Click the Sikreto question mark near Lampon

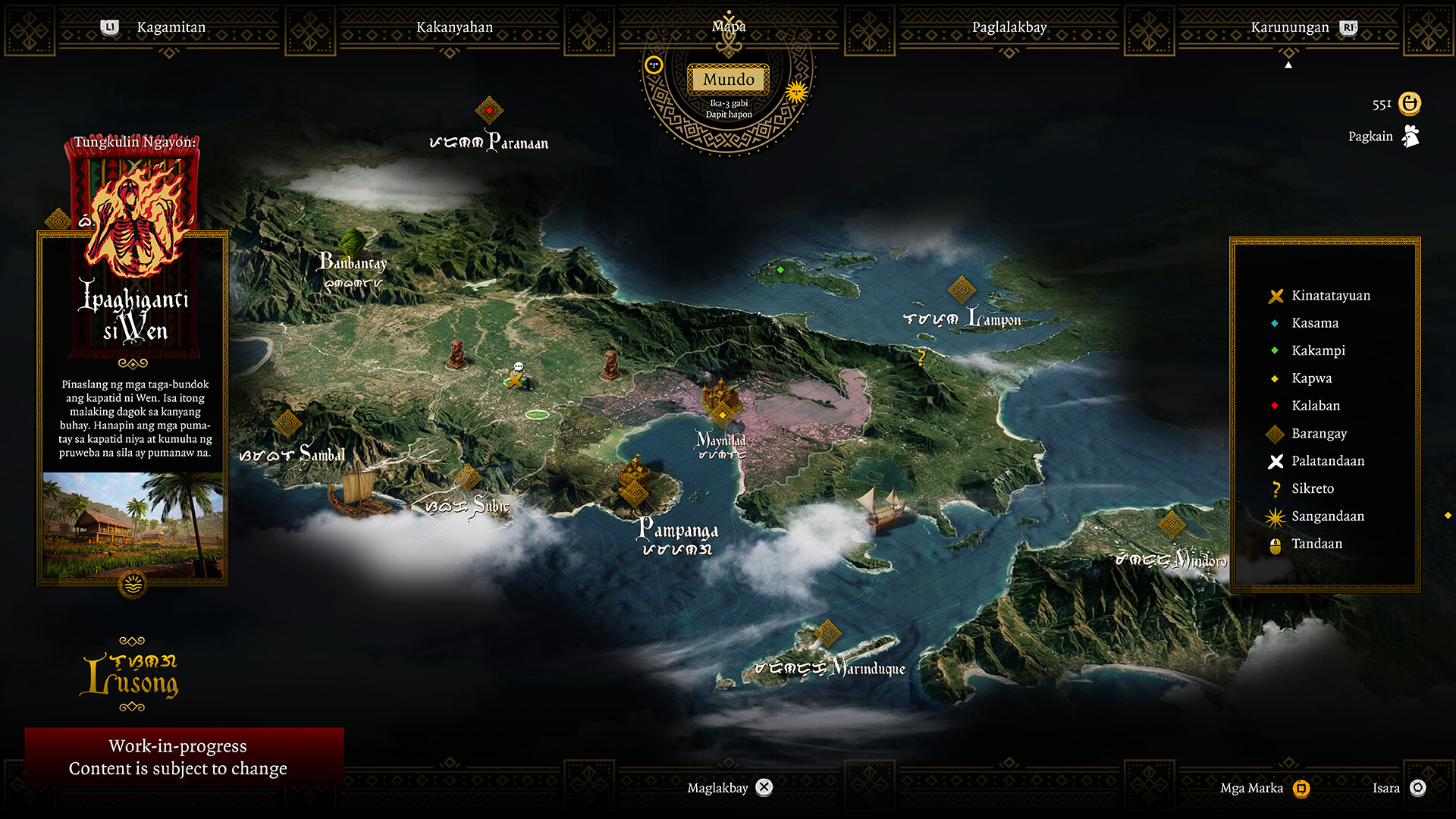point(921,355)
